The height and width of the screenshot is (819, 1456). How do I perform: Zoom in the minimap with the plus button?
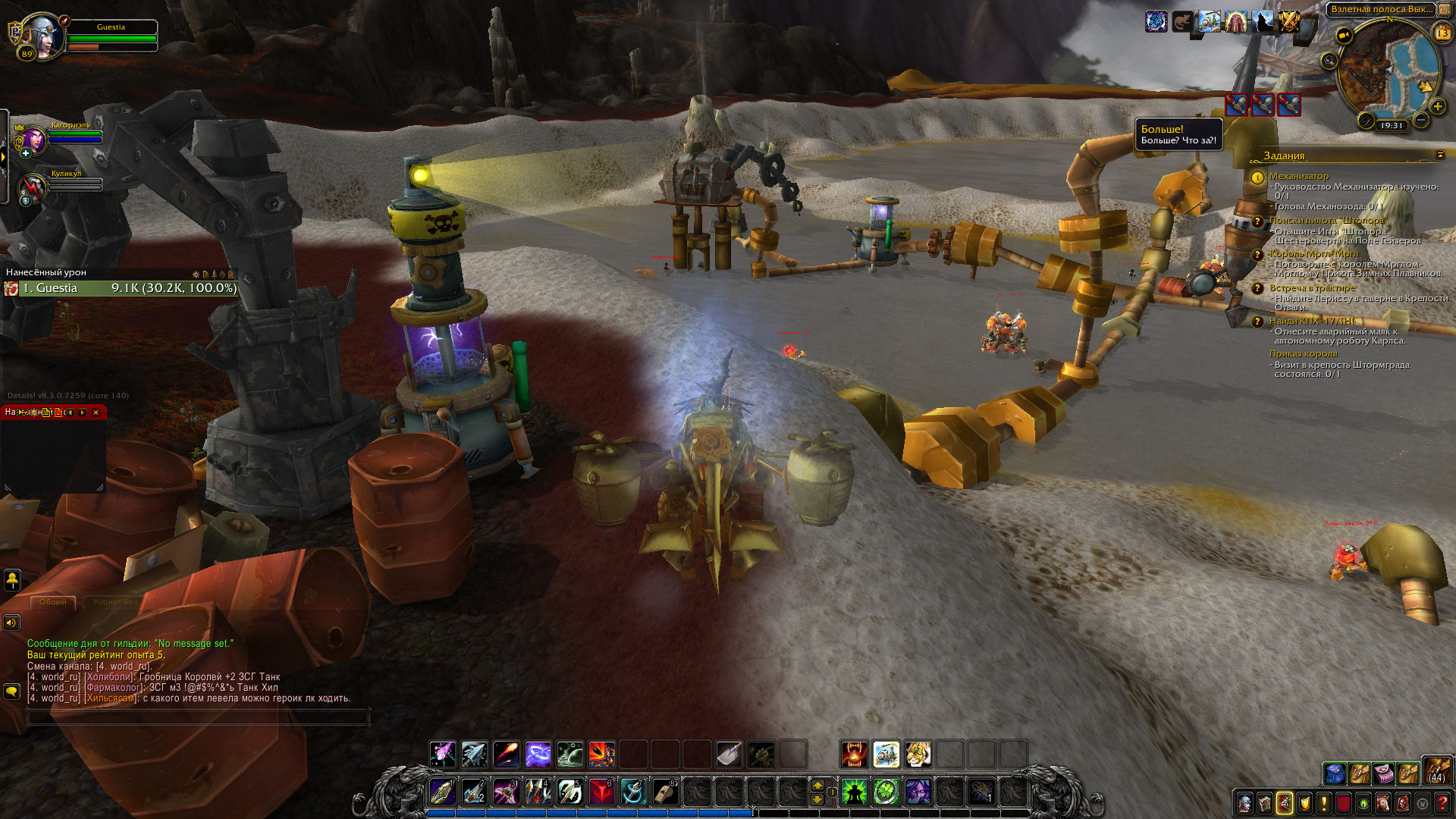coord(1437,107)
